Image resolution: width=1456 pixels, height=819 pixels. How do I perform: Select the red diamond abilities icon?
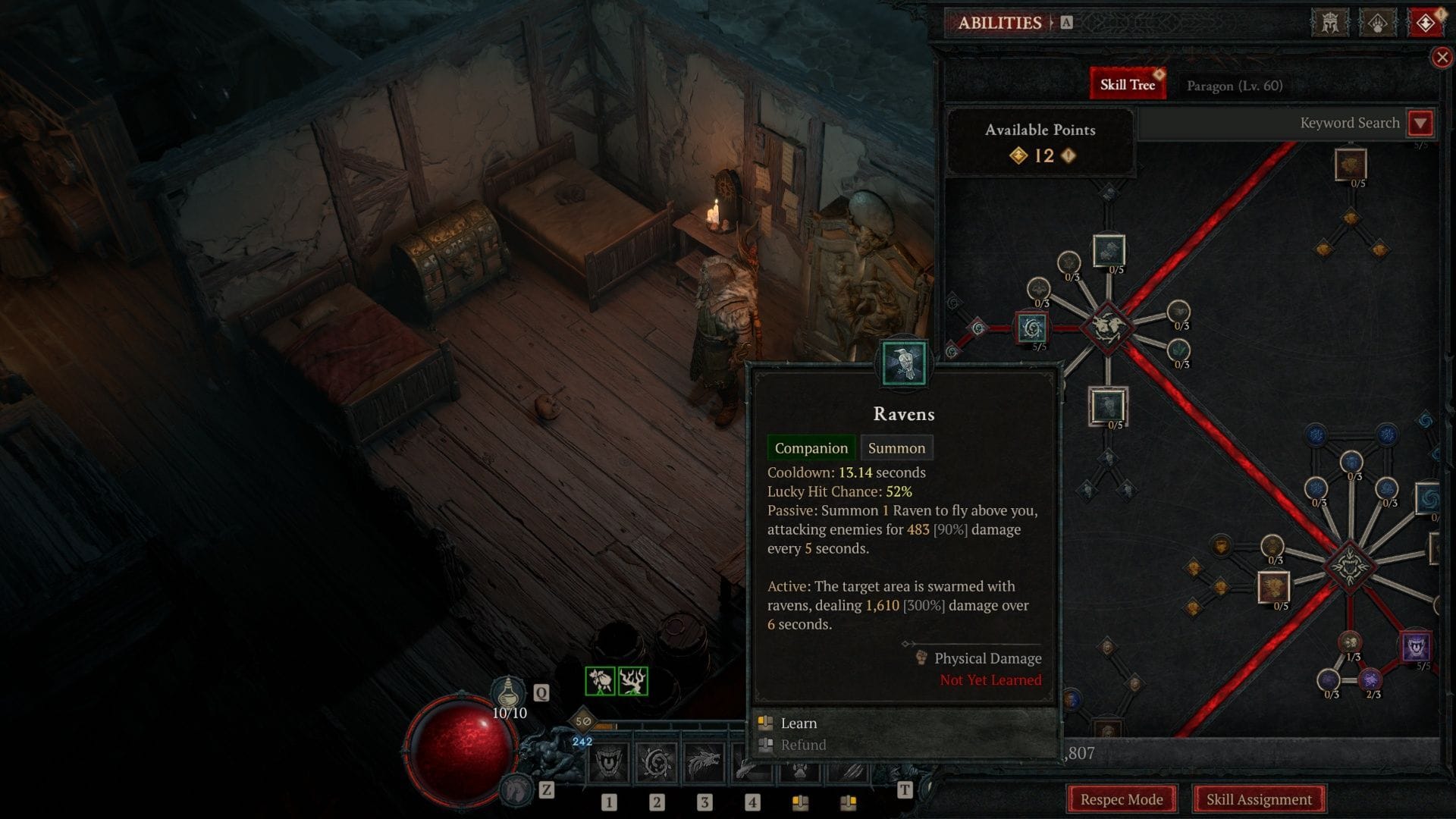[1425, 23]
